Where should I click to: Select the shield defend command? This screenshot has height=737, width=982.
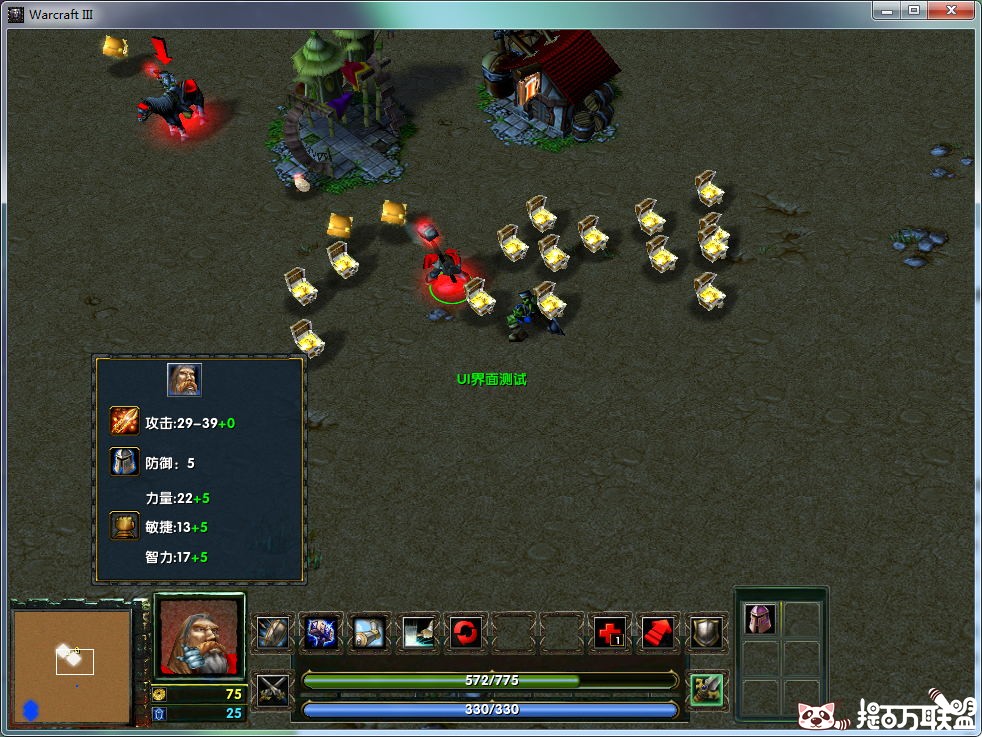pyautogui.click(x=707, y=632)
